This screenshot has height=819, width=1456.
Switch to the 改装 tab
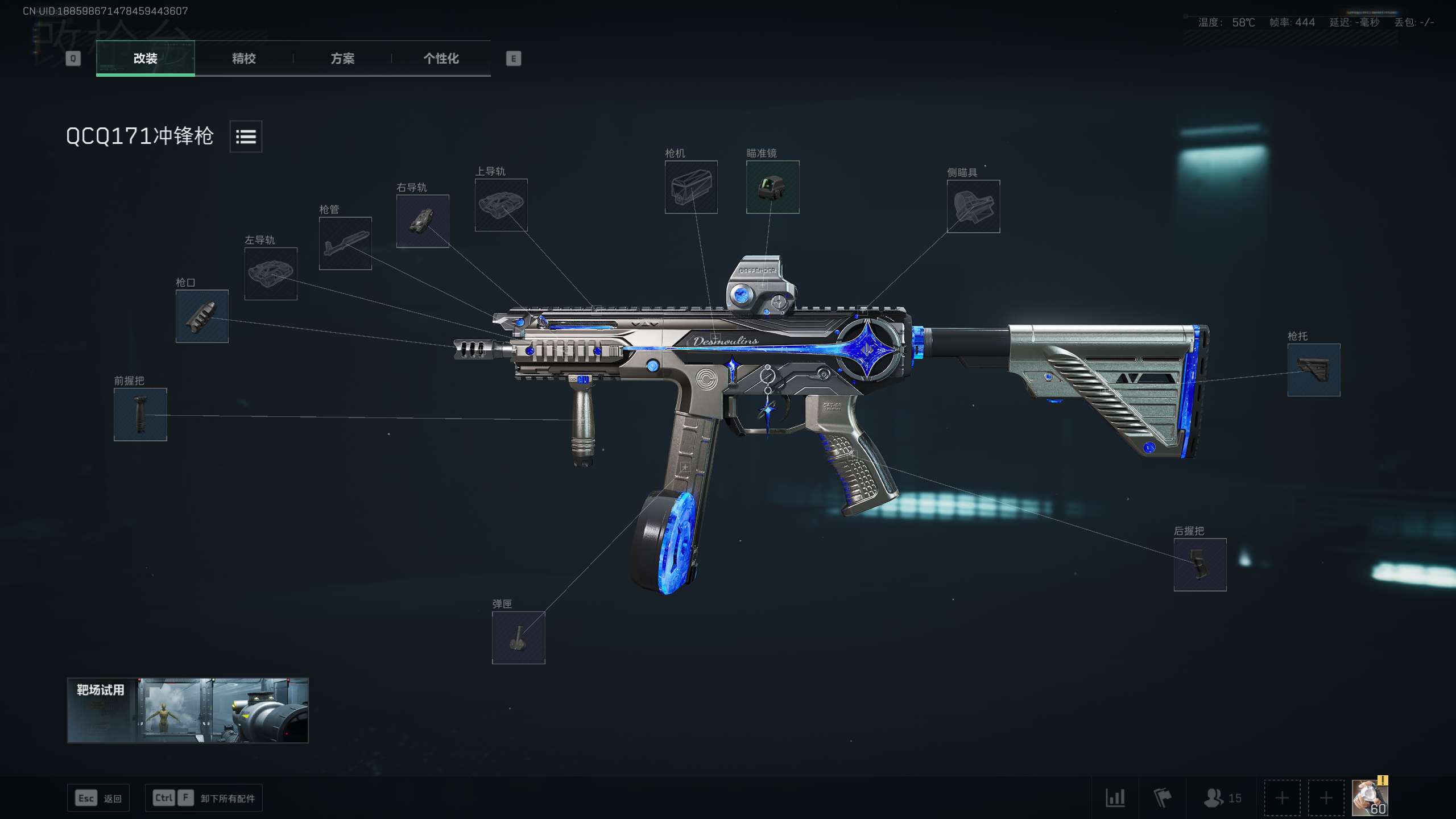(x=145, y=58)
